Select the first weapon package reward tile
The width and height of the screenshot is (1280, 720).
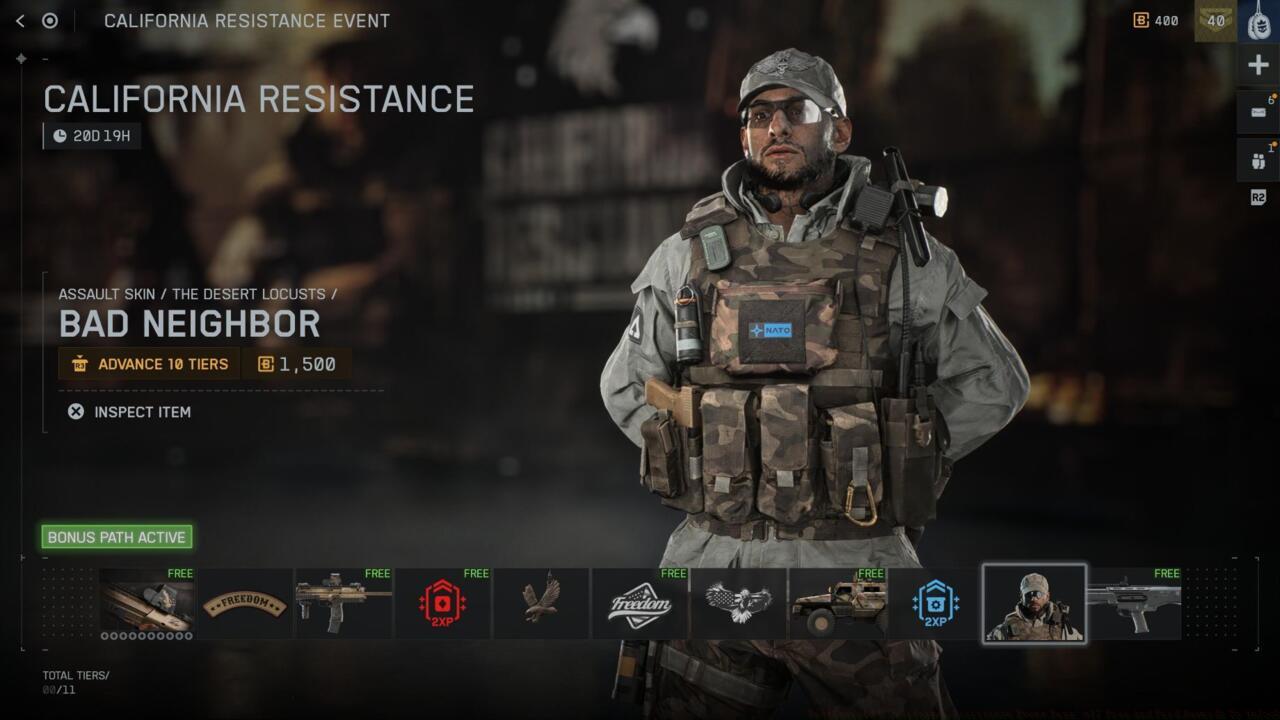click(146, 602)
